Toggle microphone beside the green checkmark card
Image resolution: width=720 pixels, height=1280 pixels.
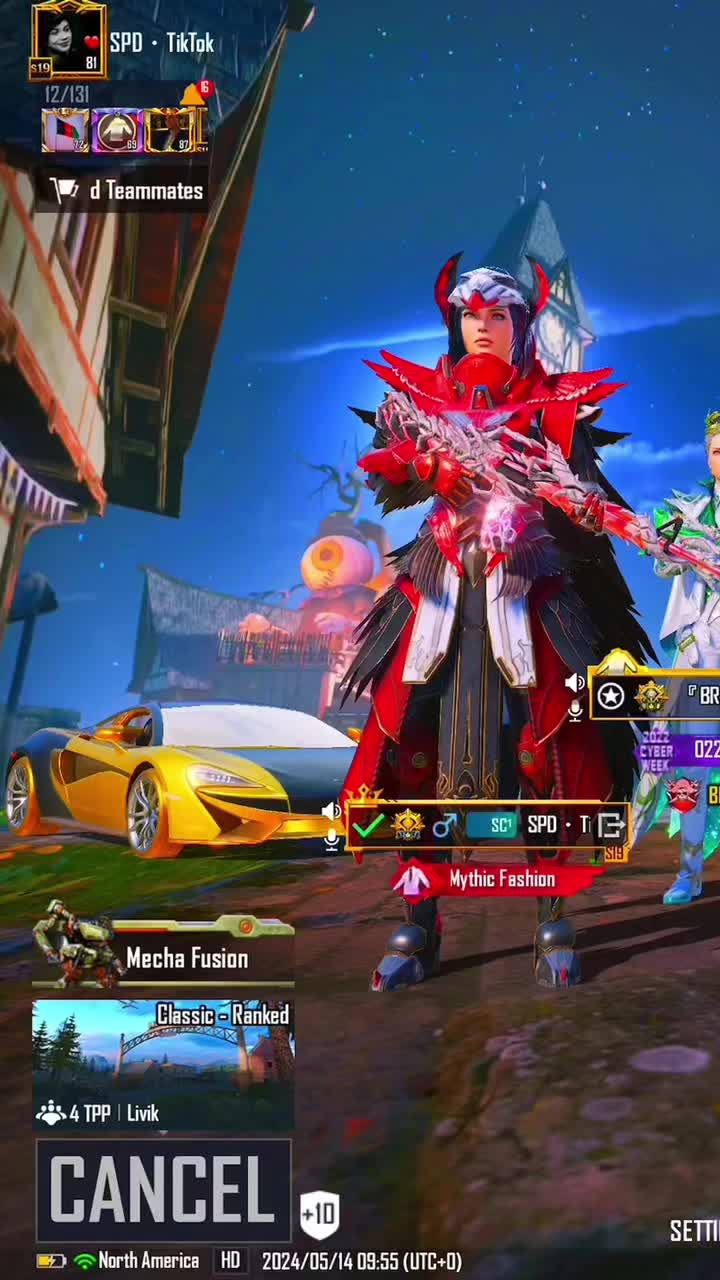331,839
